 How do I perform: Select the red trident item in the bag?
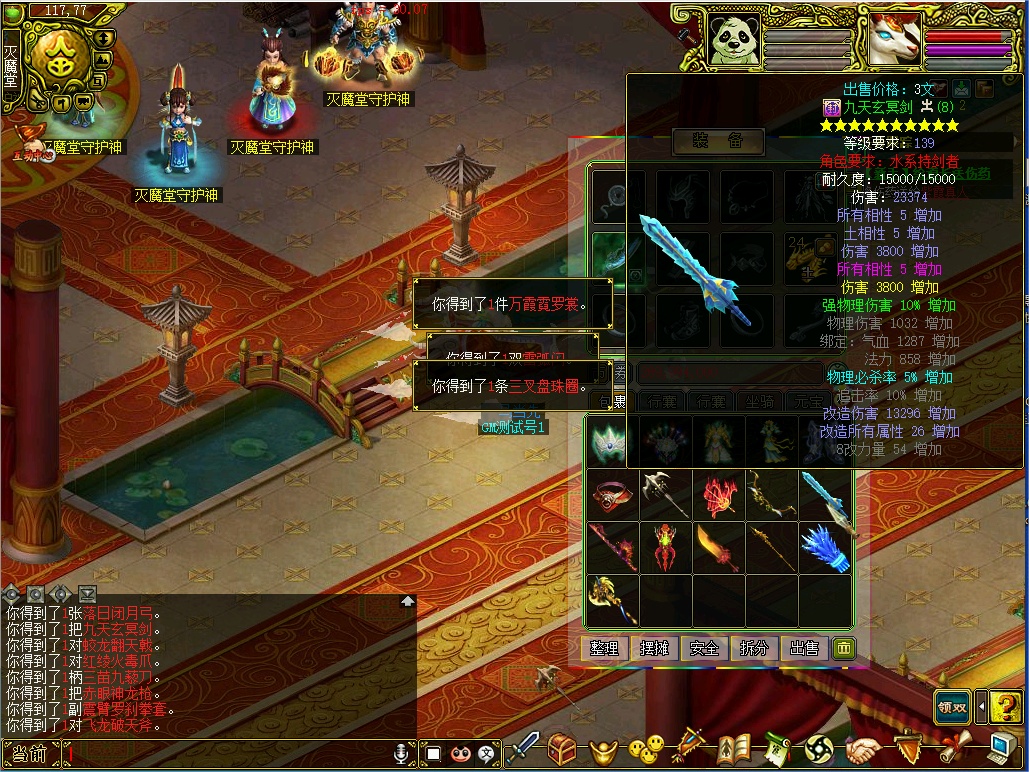(x=666, y=547)
